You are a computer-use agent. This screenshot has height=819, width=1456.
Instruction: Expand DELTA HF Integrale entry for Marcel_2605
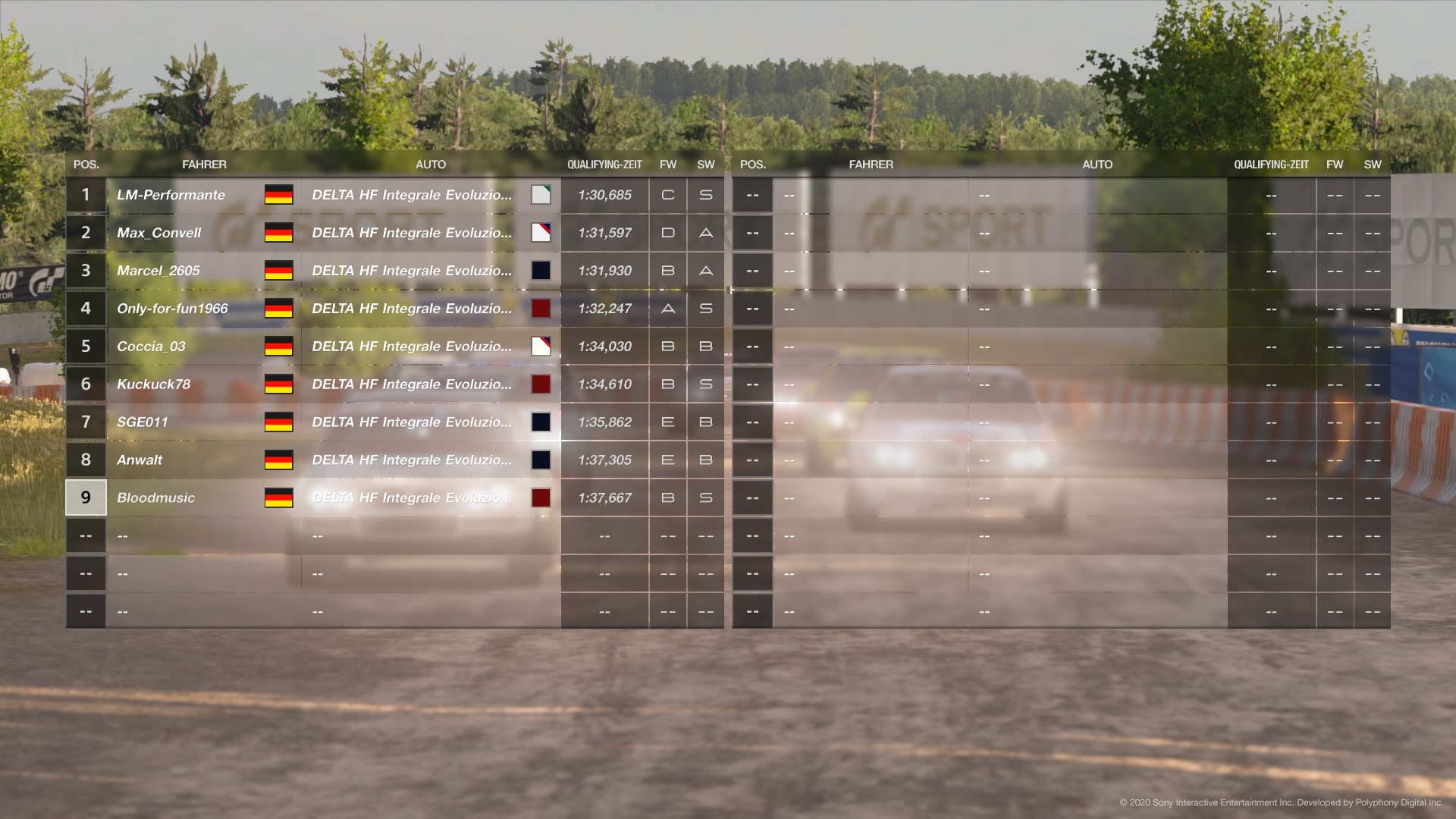[413, 271]
